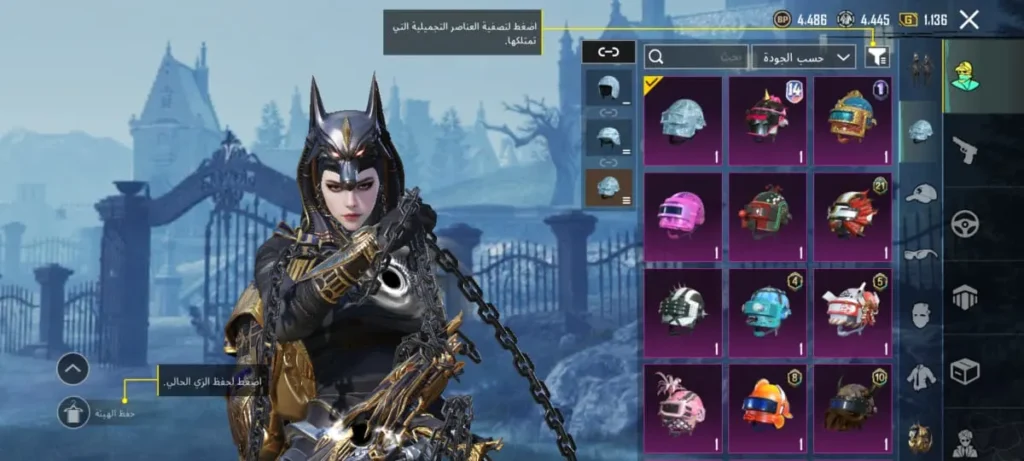This screenshot has height=461, width=1024.
Task: Open the crate box category
Action: pyautogui.click(x=964, y=372)
